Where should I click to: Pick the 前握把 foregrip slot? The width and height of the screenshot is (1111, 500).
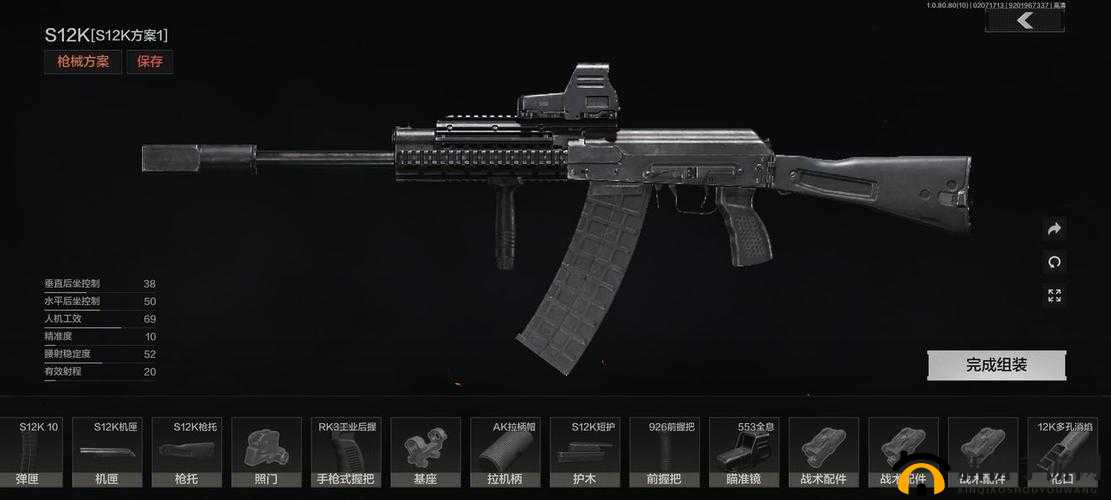point(665,453)
